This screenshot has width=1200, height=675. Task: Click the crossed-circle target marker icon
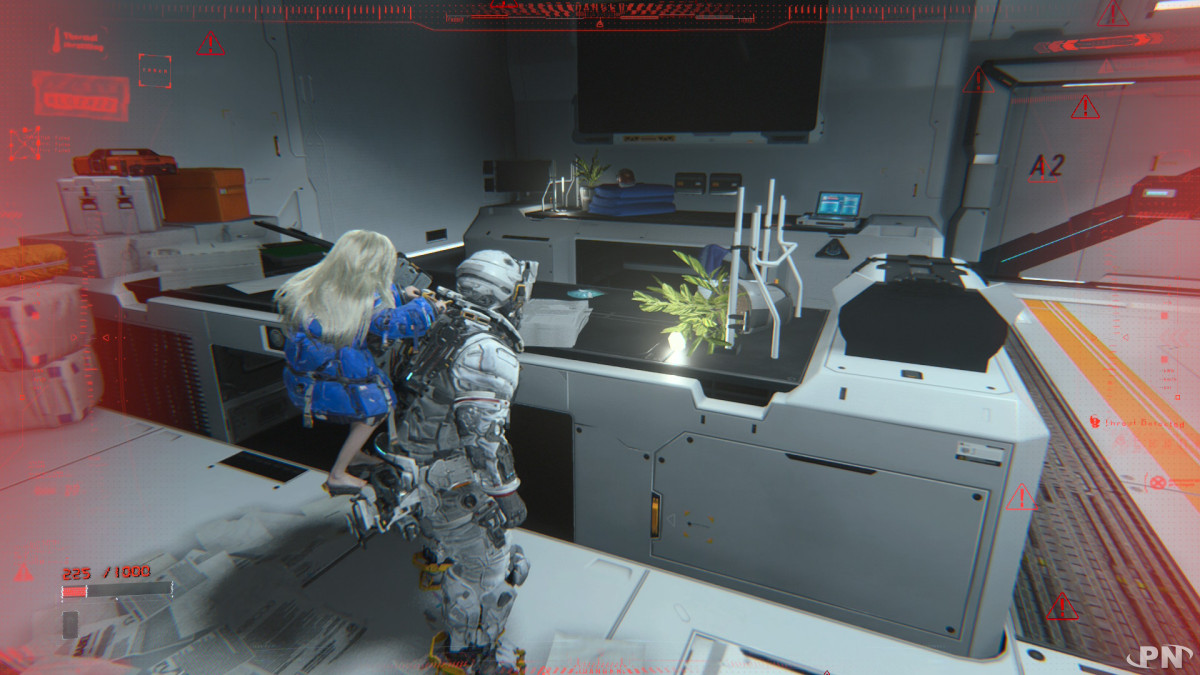pyautogui.click(x=1158, y=482)
